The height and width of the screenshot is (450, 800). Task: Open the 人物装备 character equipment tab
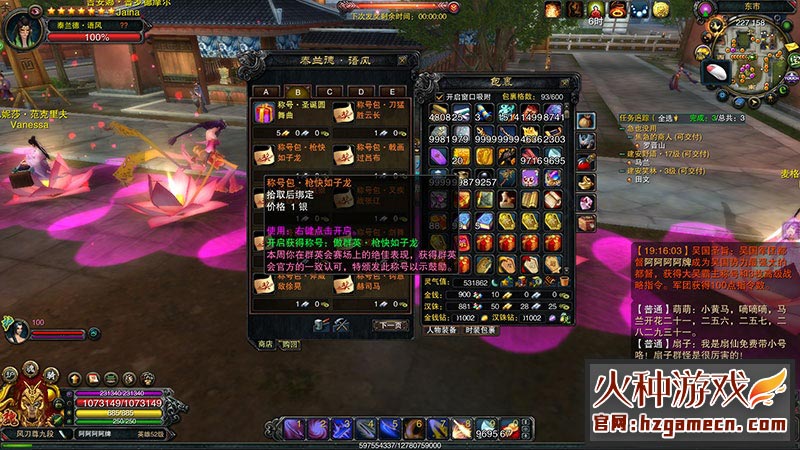445,329
